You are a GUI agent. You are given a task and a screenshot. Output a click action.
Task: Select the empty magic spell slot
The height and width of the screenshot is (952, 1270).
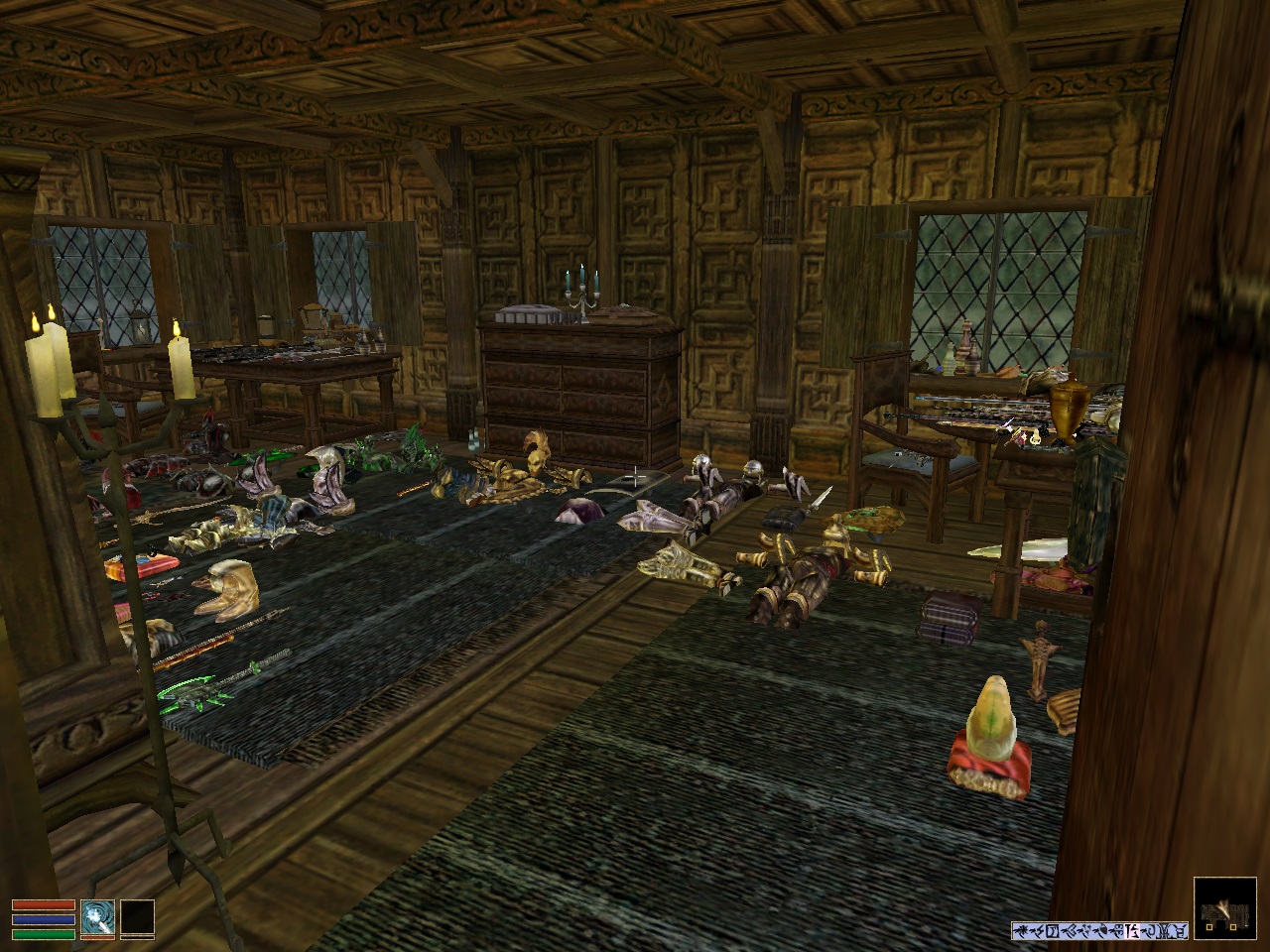(x=138, y=916)
